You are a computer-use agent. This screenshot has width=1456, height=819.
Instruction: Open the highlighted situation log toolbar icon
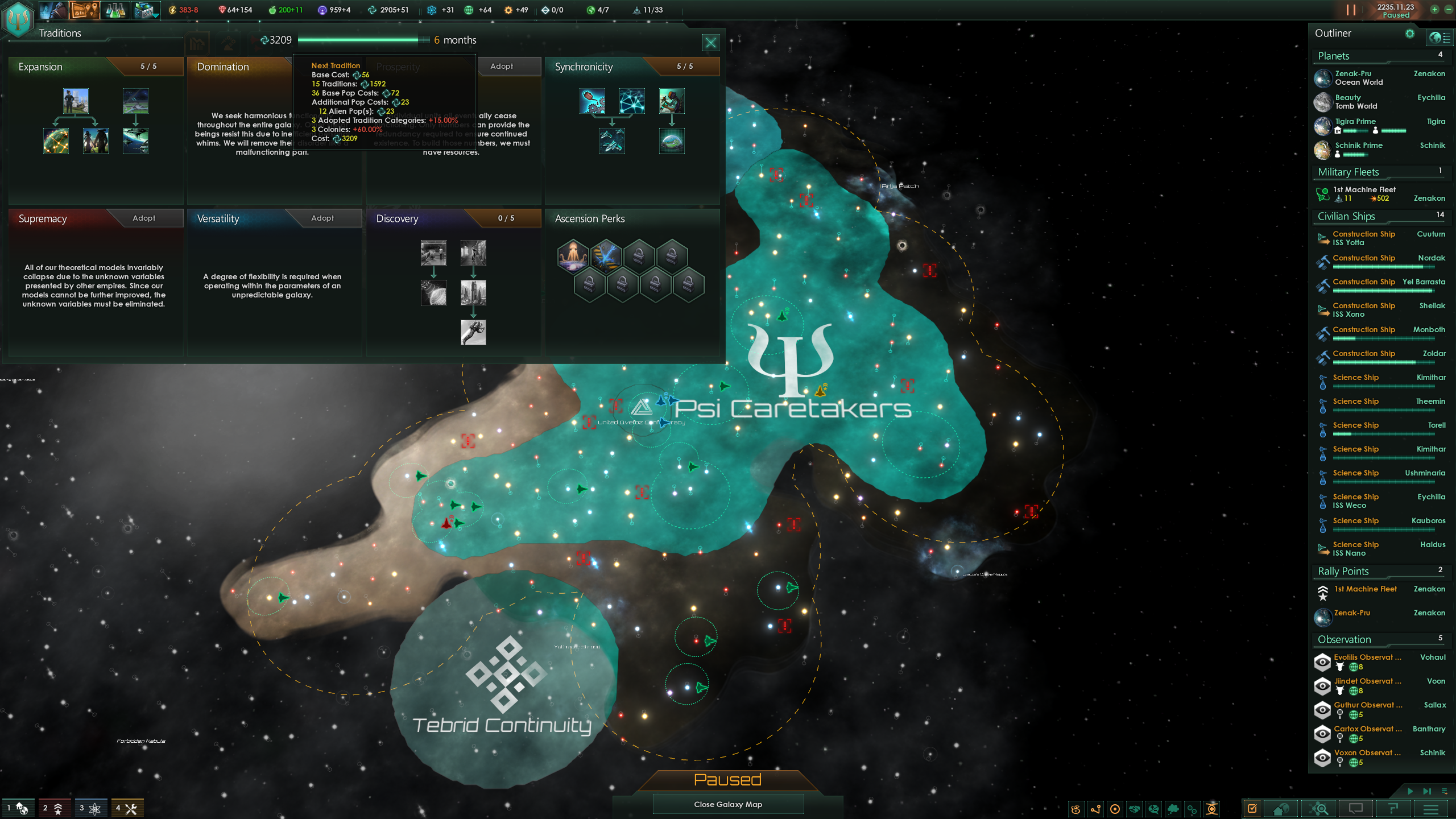pyautogui.click(x=84, y=10)
